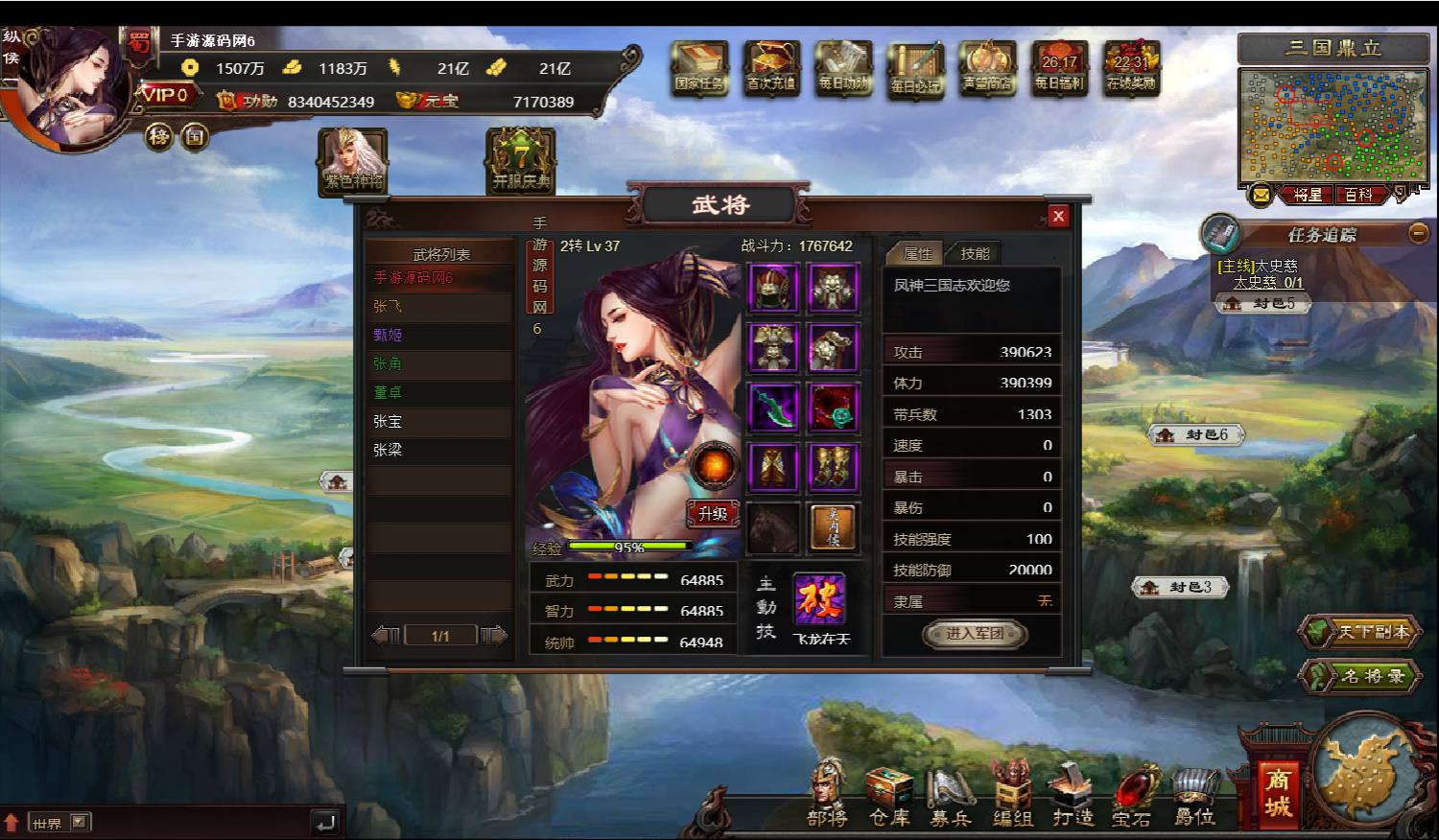The width and height of the screenshot is (1439, 840).
Task: Close the 武将 general panel
Action: coord(1058,217)
